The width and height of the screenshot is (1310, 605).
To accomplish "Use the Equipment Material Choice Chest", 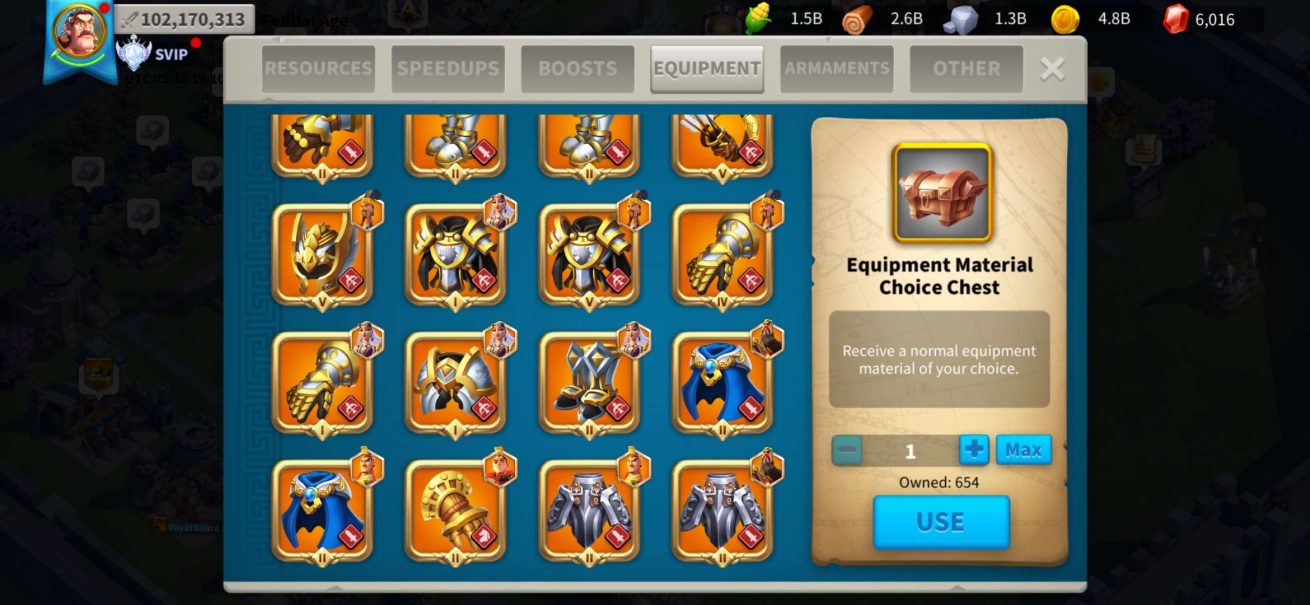I will click(x=941, y=522).
